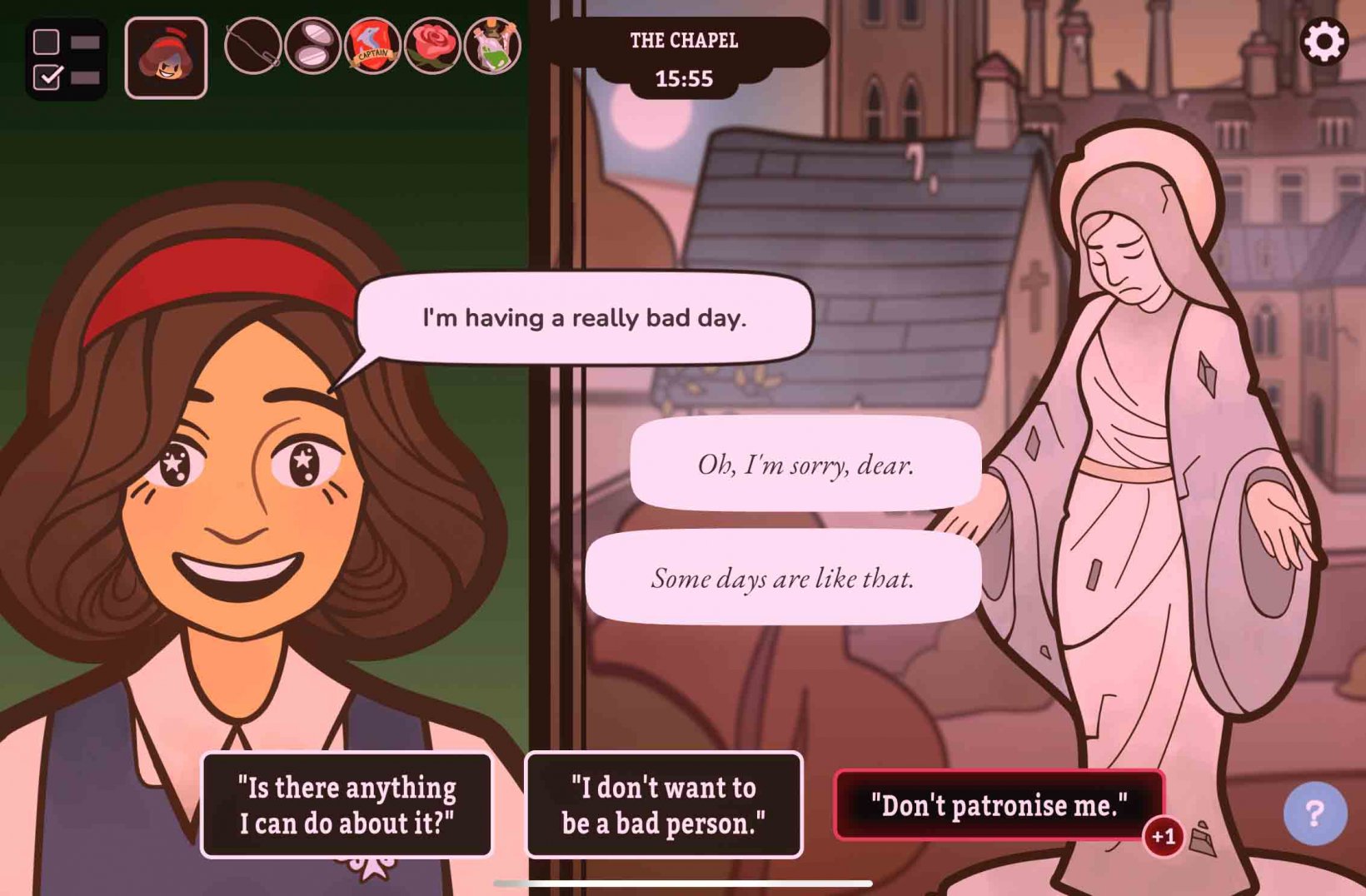The height and width of the screenshot is (896, 1366).
Task: Select Emma's character portrait
Action: [x=166, y=57]
